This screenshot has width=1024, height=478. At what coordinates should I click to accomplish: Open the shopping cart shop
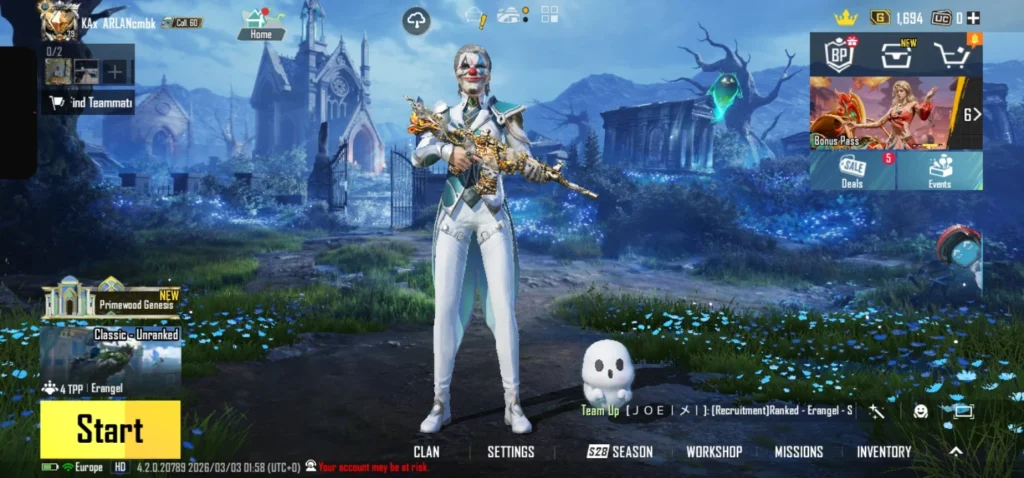[953, 55]
